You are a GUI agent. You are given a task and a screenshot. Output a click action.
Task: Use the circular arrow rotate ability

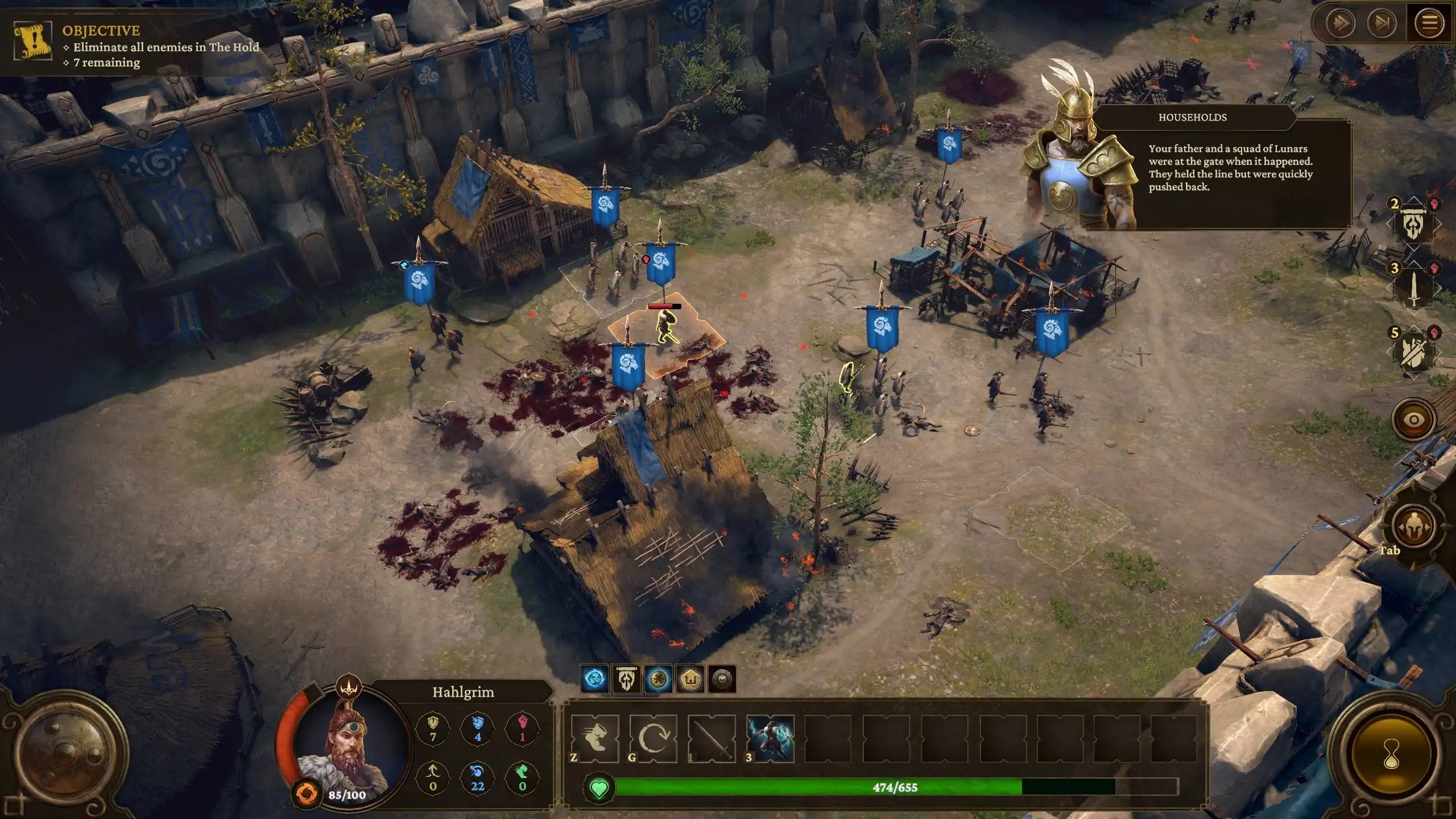(x=653, y=738)
